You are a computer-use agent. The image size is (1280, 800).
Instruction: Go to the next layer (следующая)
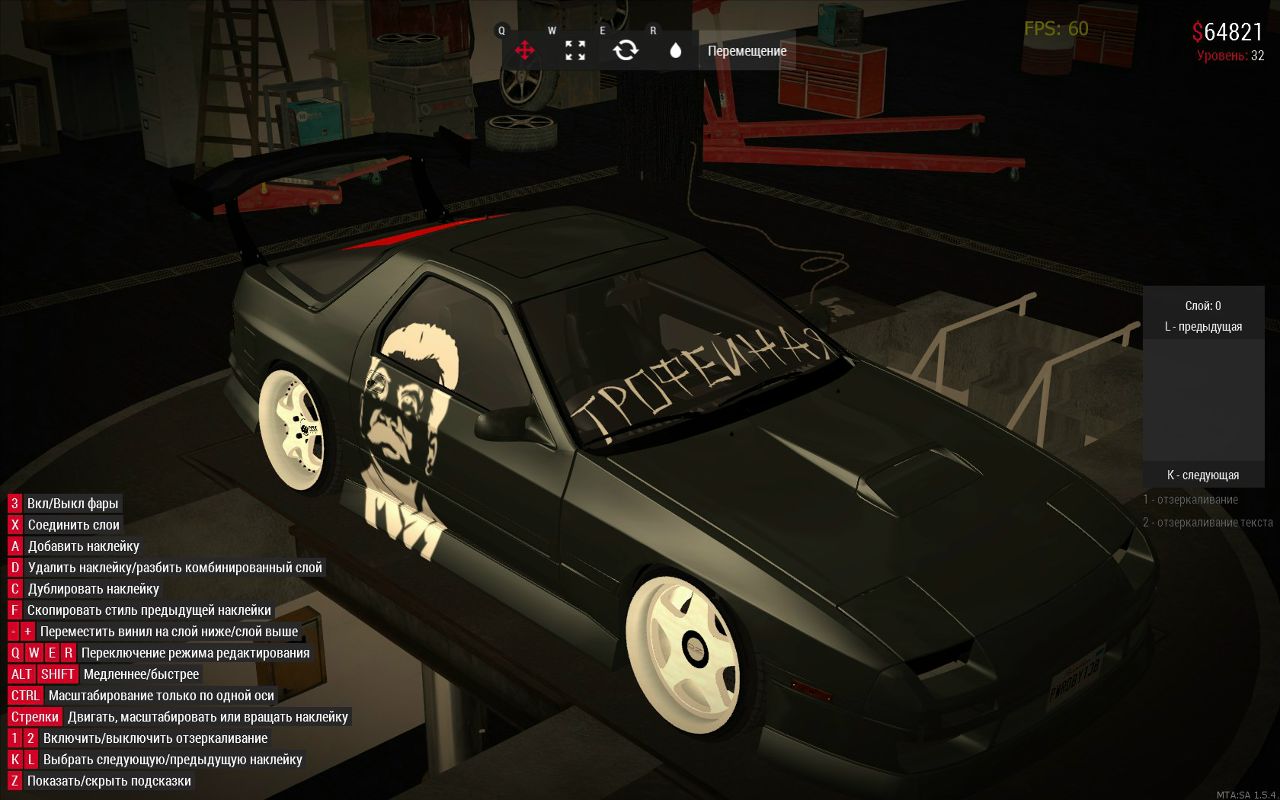[1203, 475]
